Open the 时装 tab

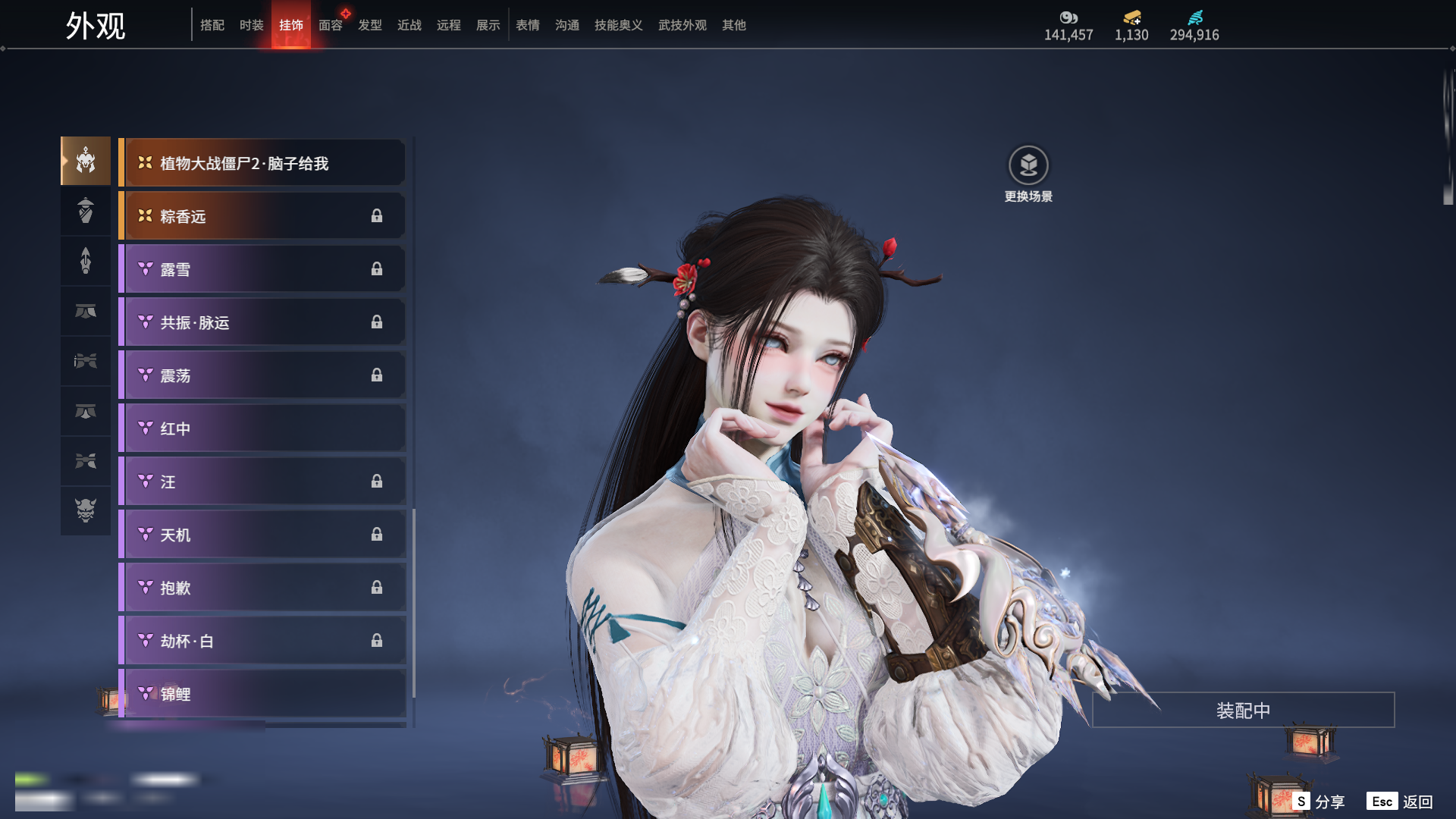pyautogui.click(x=252, y=25)
